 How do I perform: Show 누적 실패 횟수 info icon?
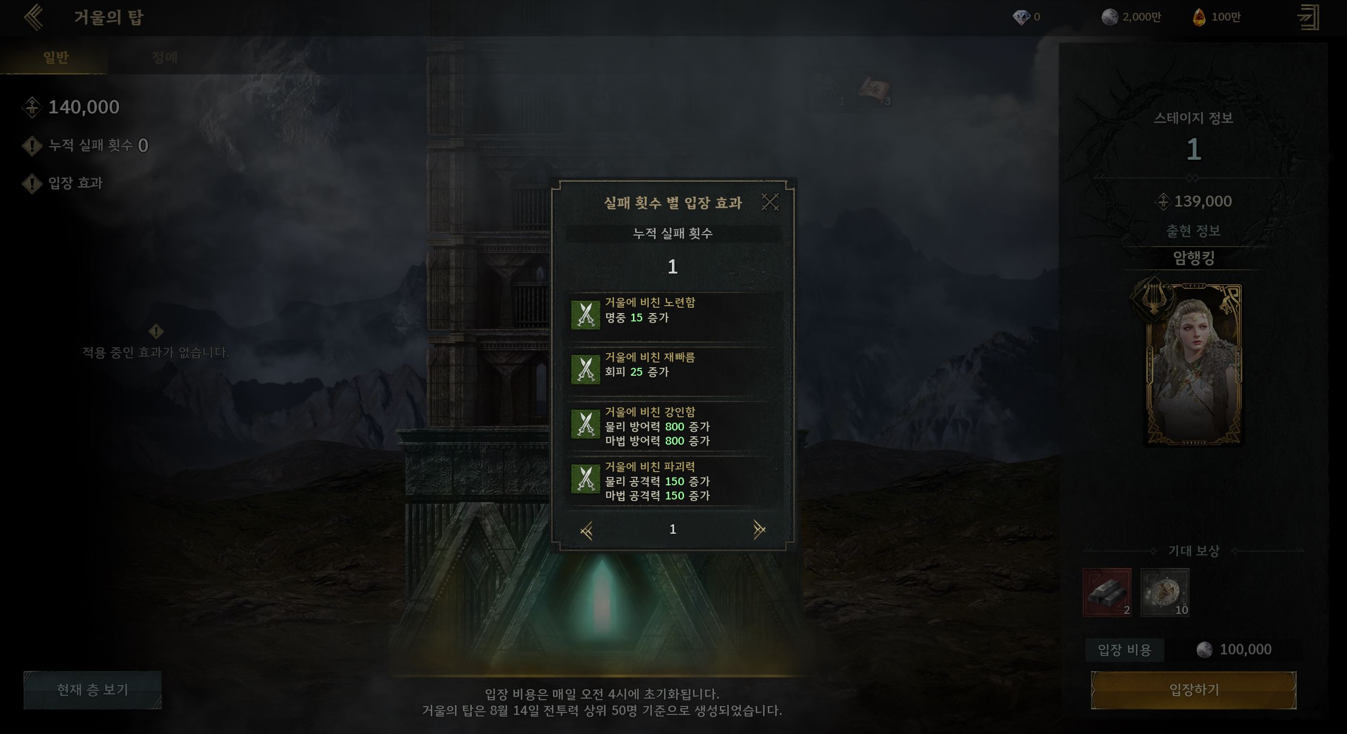click(32, 146)
